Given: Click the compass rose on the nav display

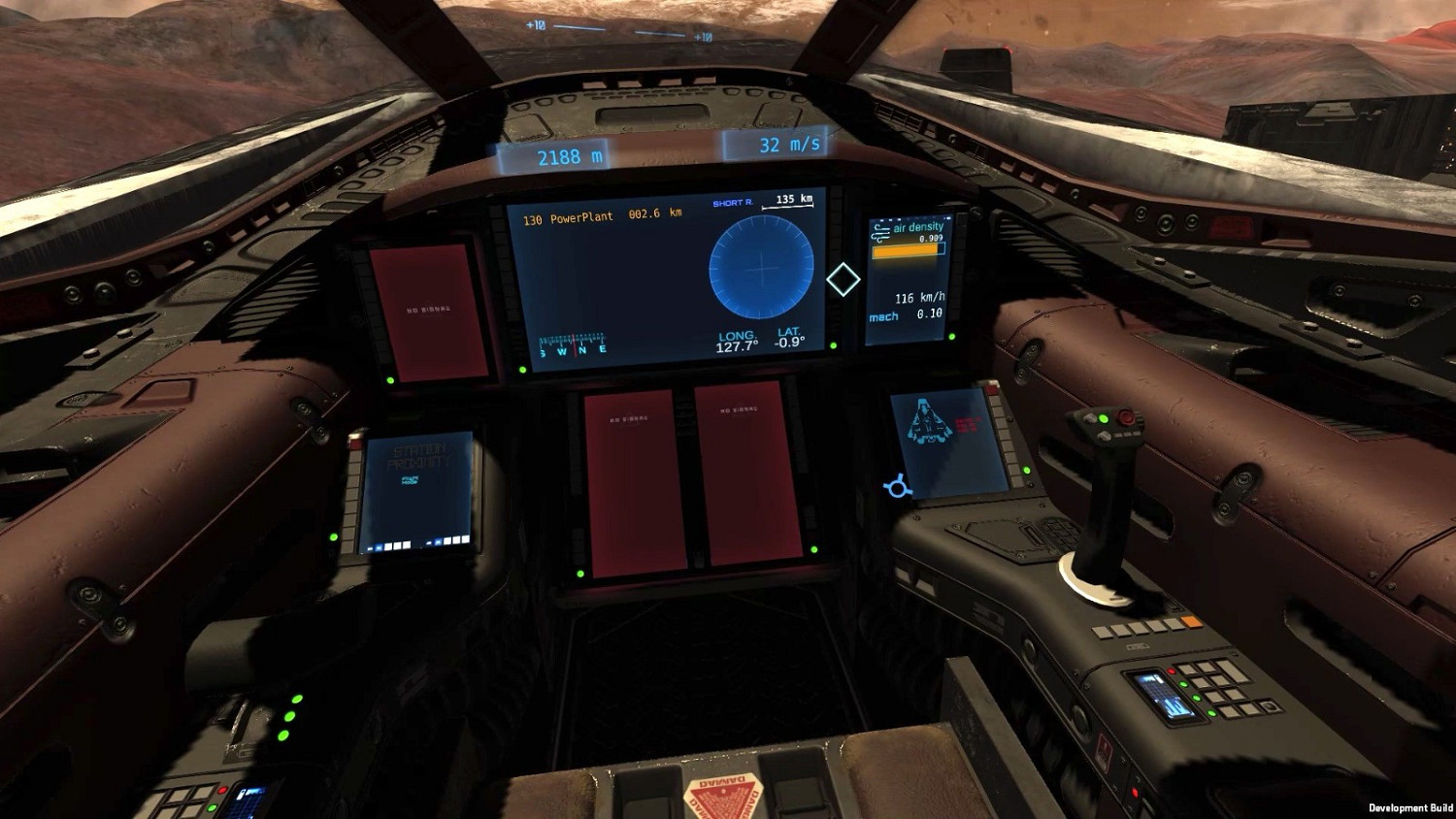Looking at the screenshot, I should [x=573, y=345].
